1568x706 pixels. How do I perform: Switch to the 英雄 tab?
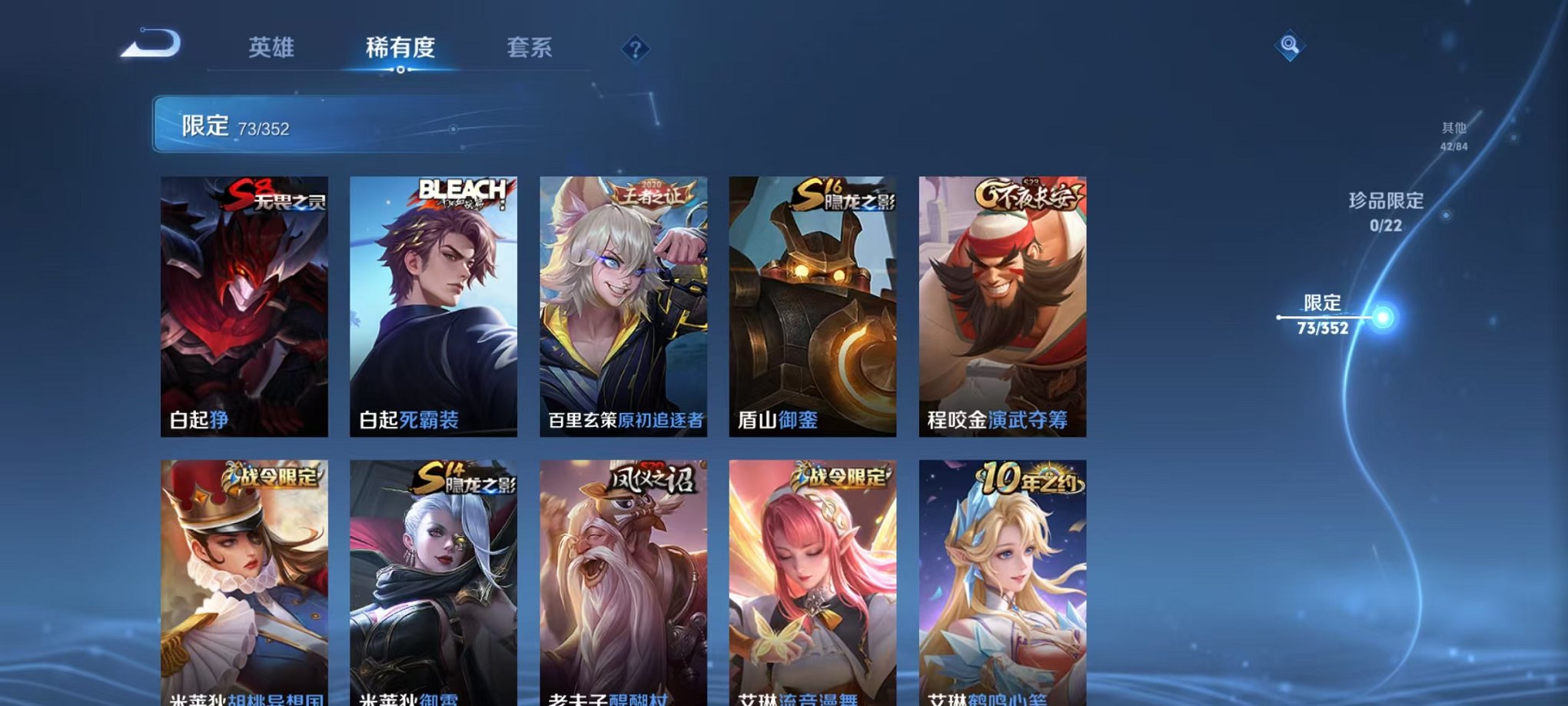tap(271, 48)
